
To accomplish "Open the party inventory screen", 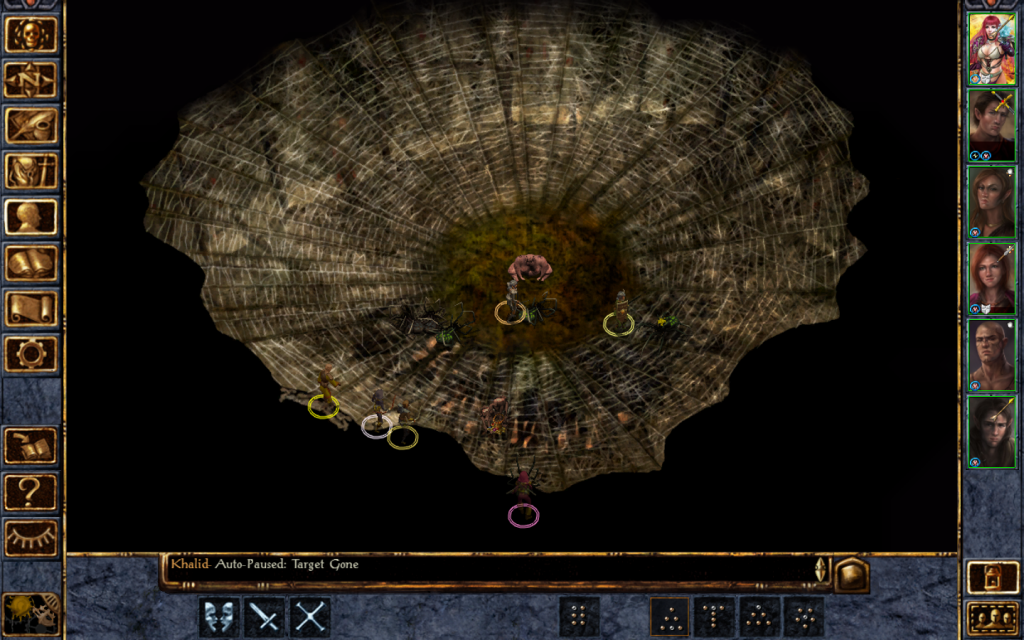I will 31,171.
